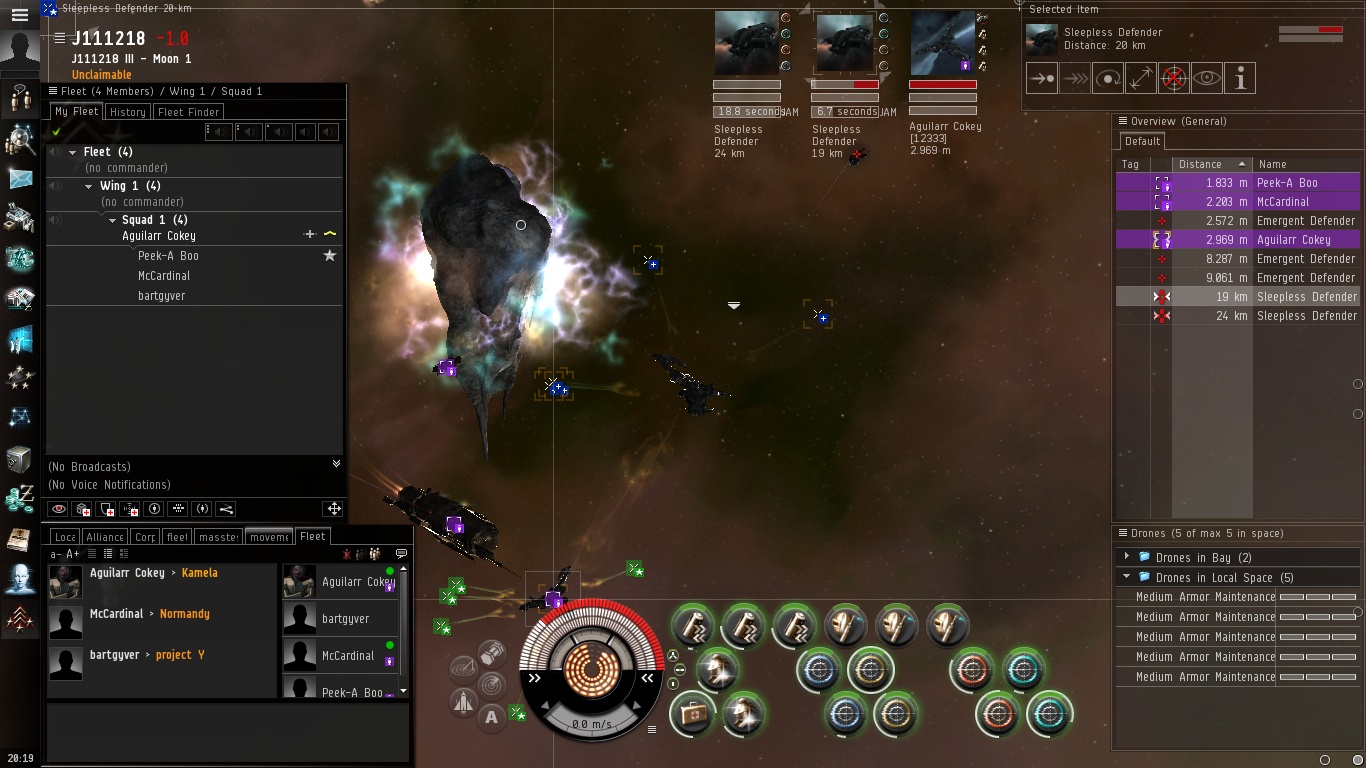This screenshot has height=768, width=1366.
Task: Collapse the Drones in Local Space (5) group
Action: 1127,577
